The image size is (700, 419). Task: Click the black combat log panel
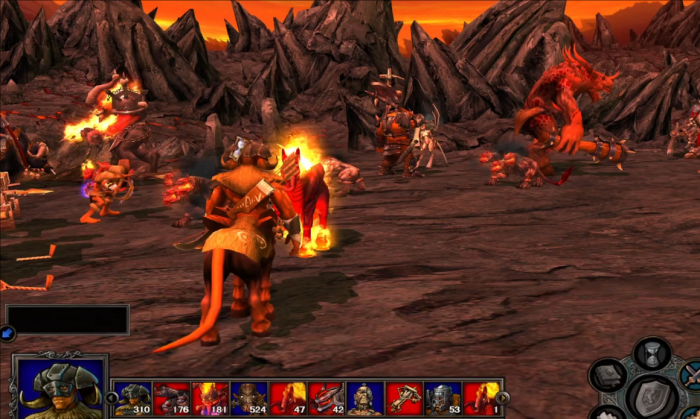[x=67, y=320]
